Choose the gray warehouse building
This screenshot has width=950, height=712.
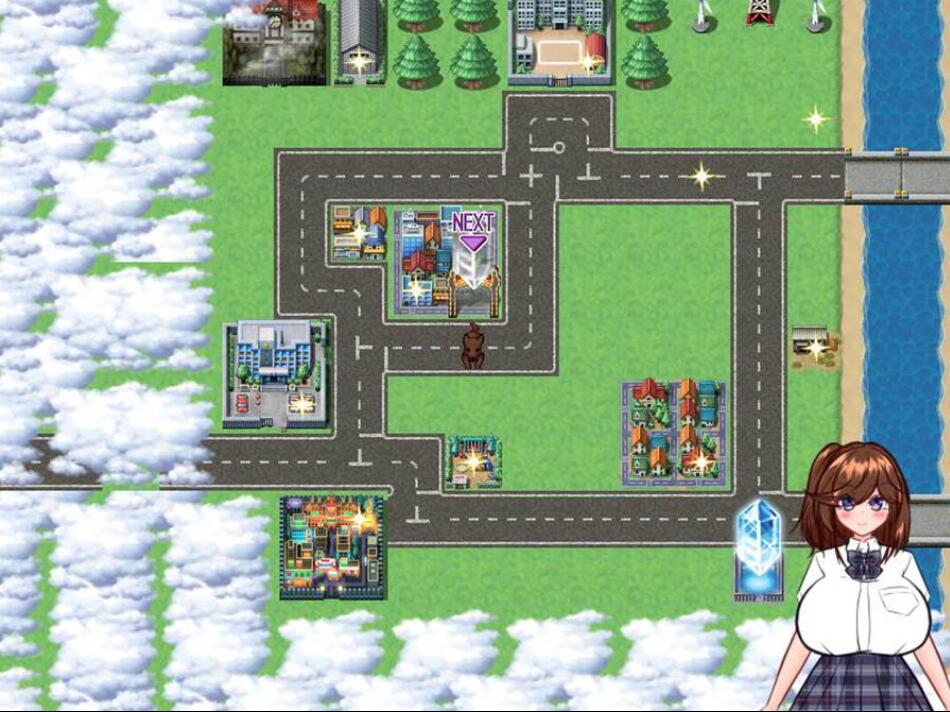tap(359, 40)
